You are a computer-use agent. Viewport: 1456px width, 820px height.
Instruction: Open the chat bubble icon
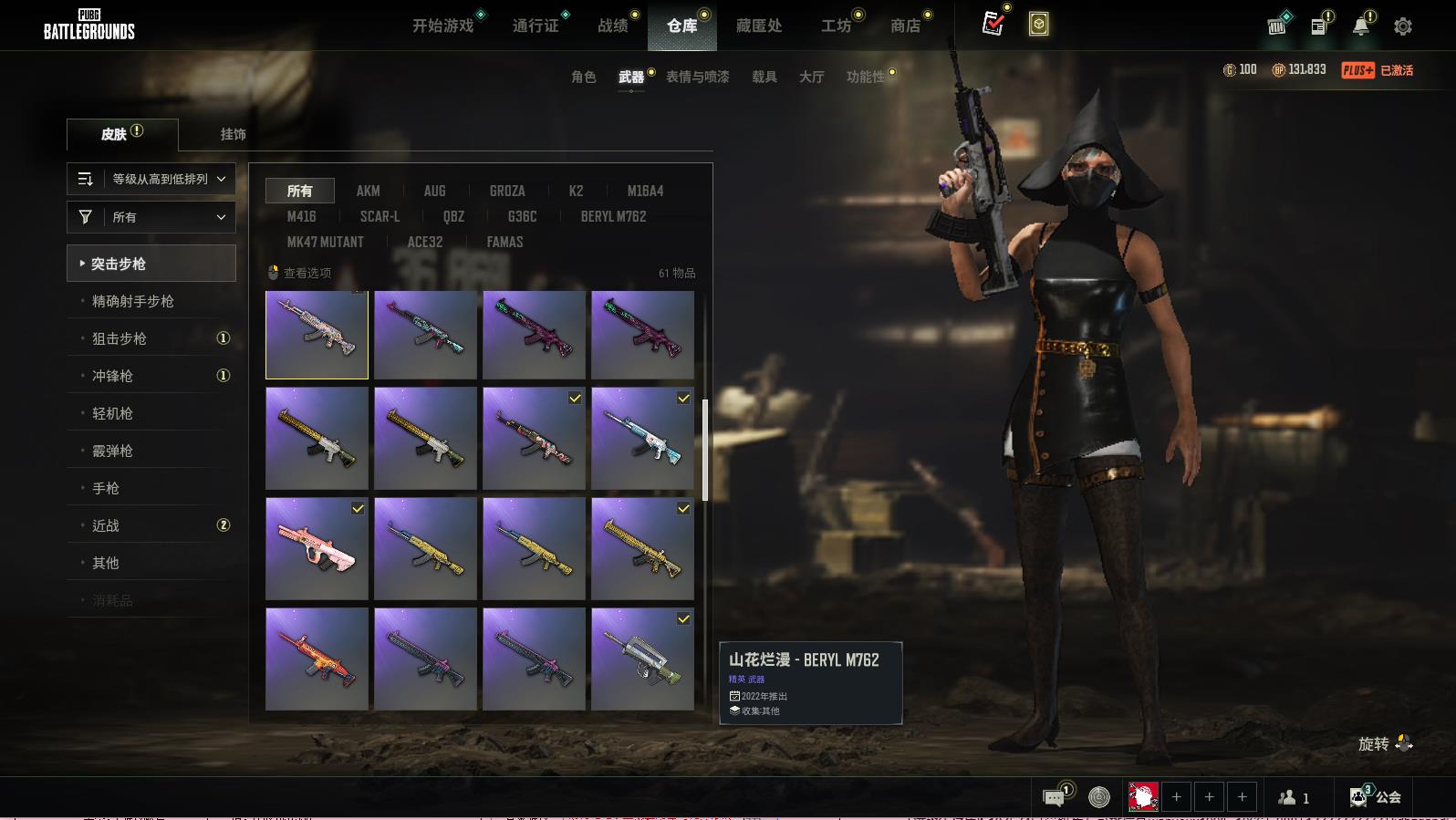(1054, 798)
